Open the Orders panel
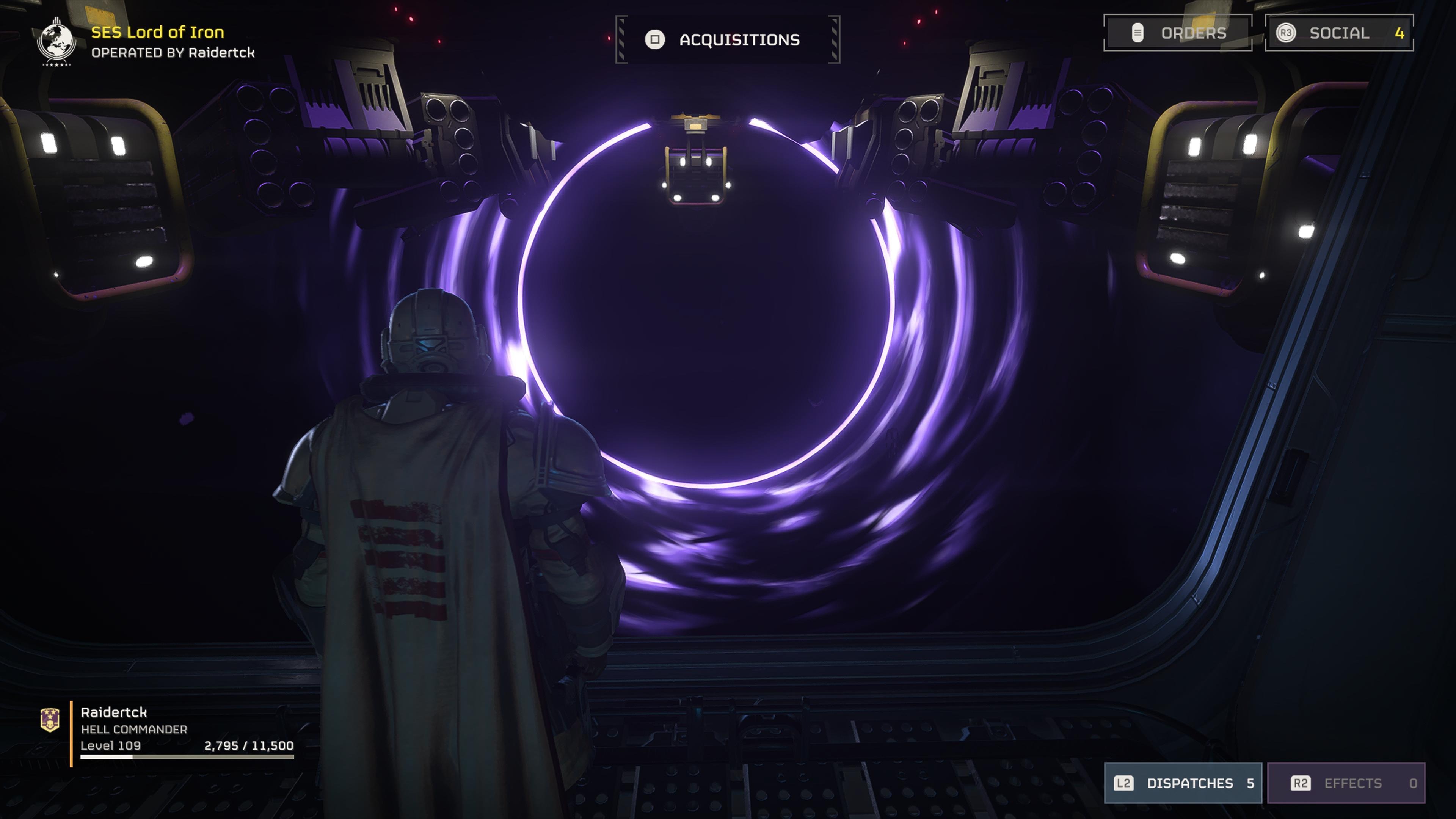The width and height of the screenshot is (1456, 819). (x=1177, y=33)
